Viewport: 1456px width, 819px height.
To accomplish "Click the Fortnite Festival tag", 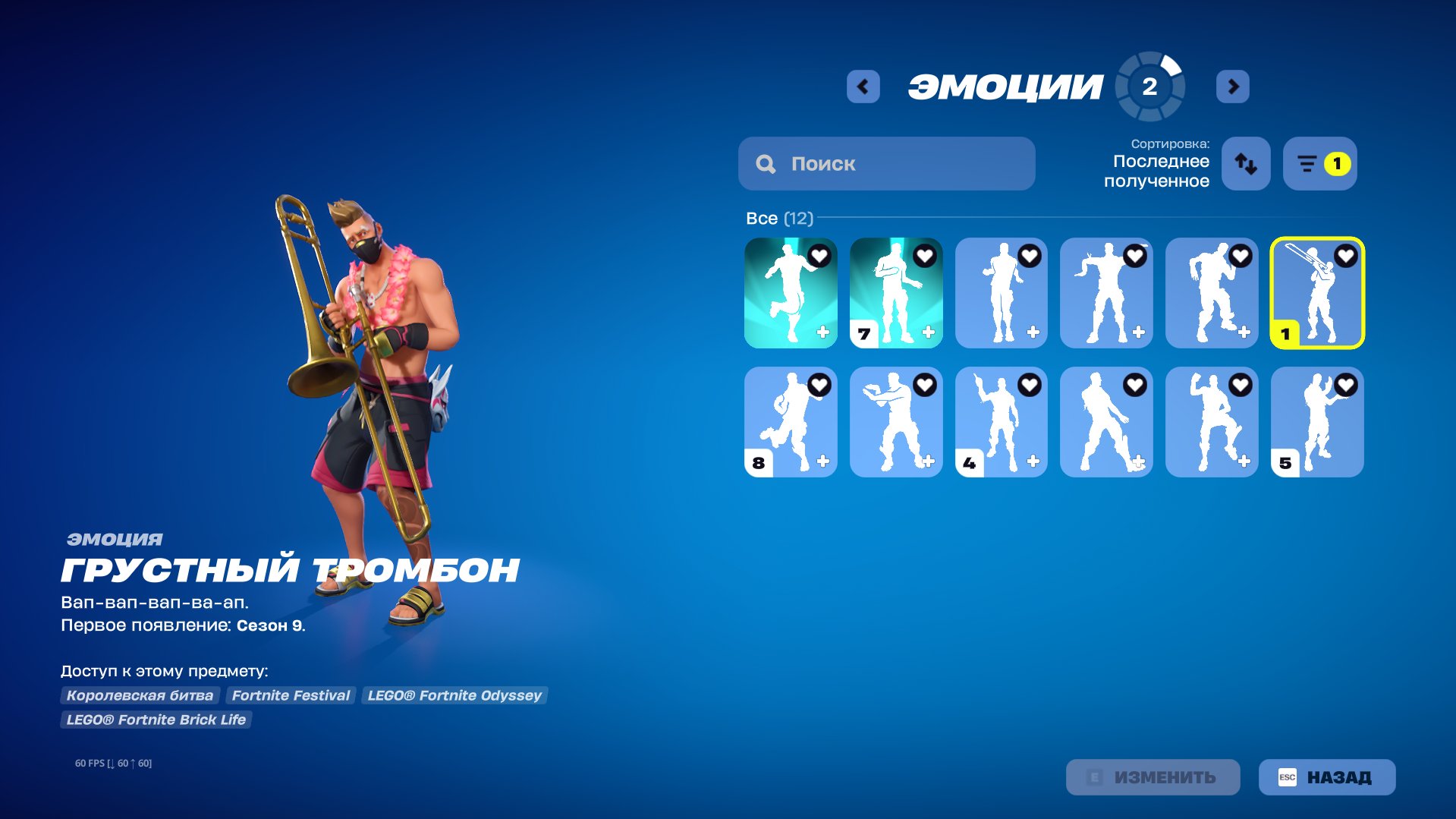I will 292,695.
